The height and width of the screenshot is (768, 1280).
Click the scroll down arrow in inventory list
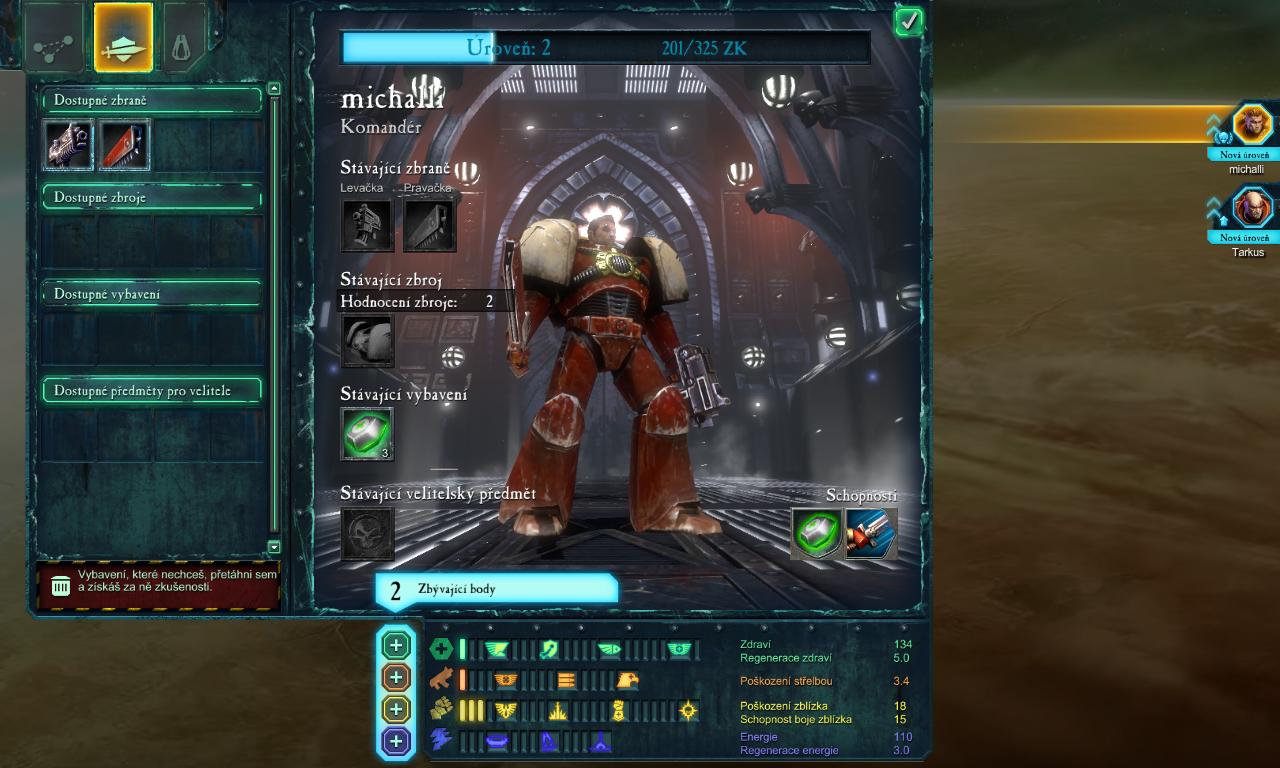274,547
